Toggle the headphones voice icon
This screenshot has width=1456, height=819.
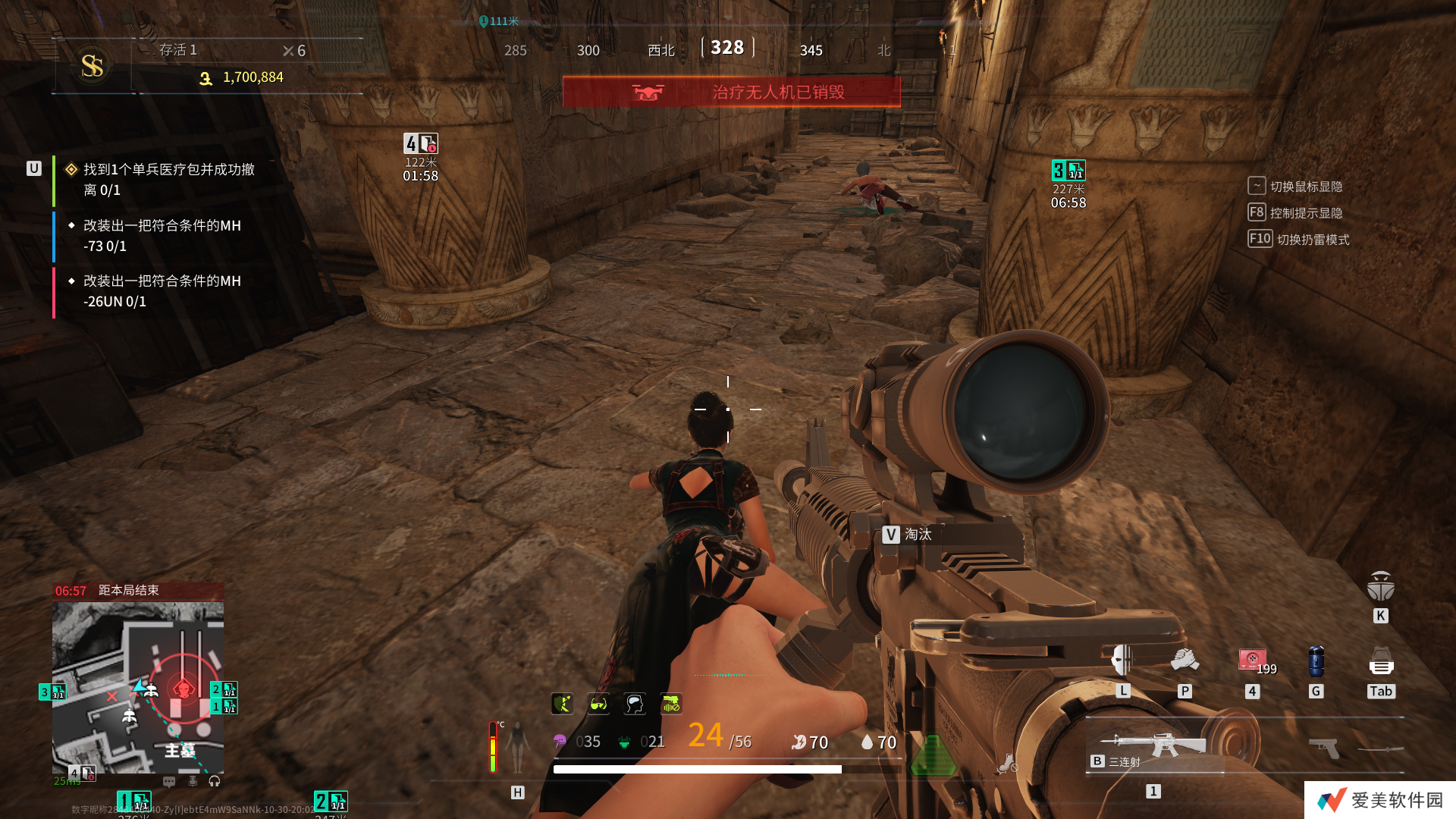[x=215, y=781]
